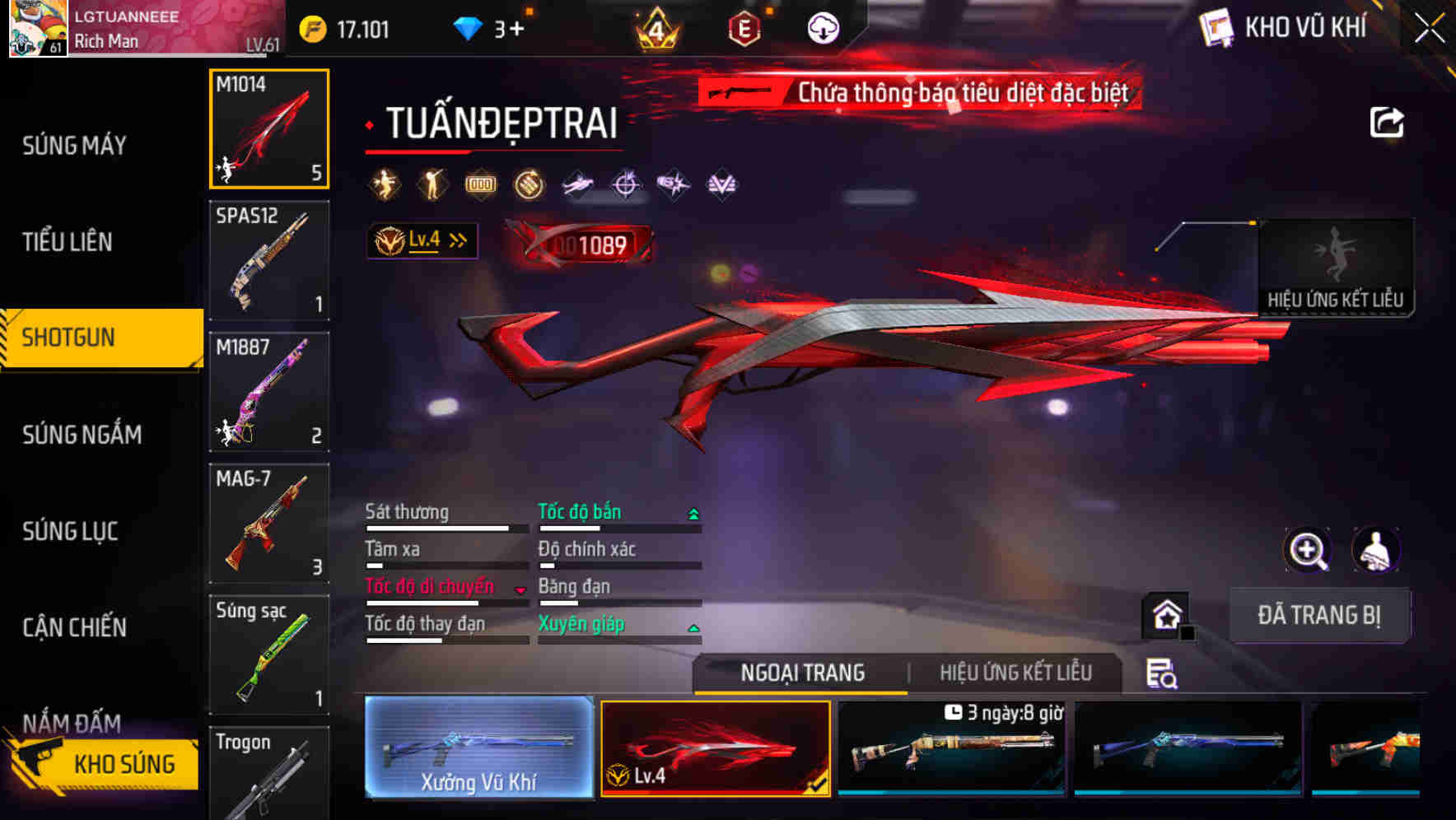This screenshot has height=820, width=1456.
Task: Open the SÚNG NGẮM category
Action: pyautogui.click(x=82, y=435)
